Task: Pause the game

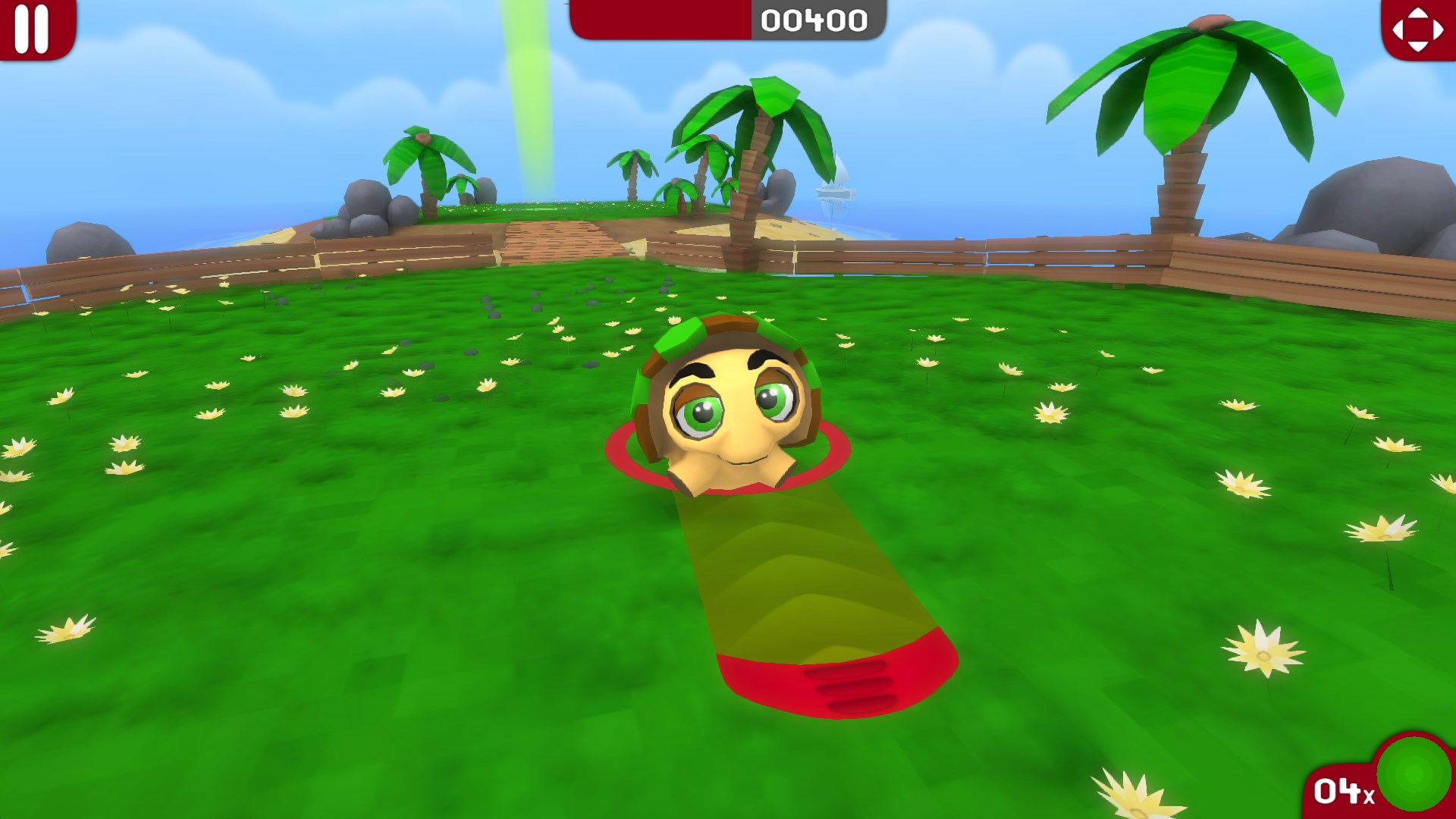Action: (x=32, y=29)
